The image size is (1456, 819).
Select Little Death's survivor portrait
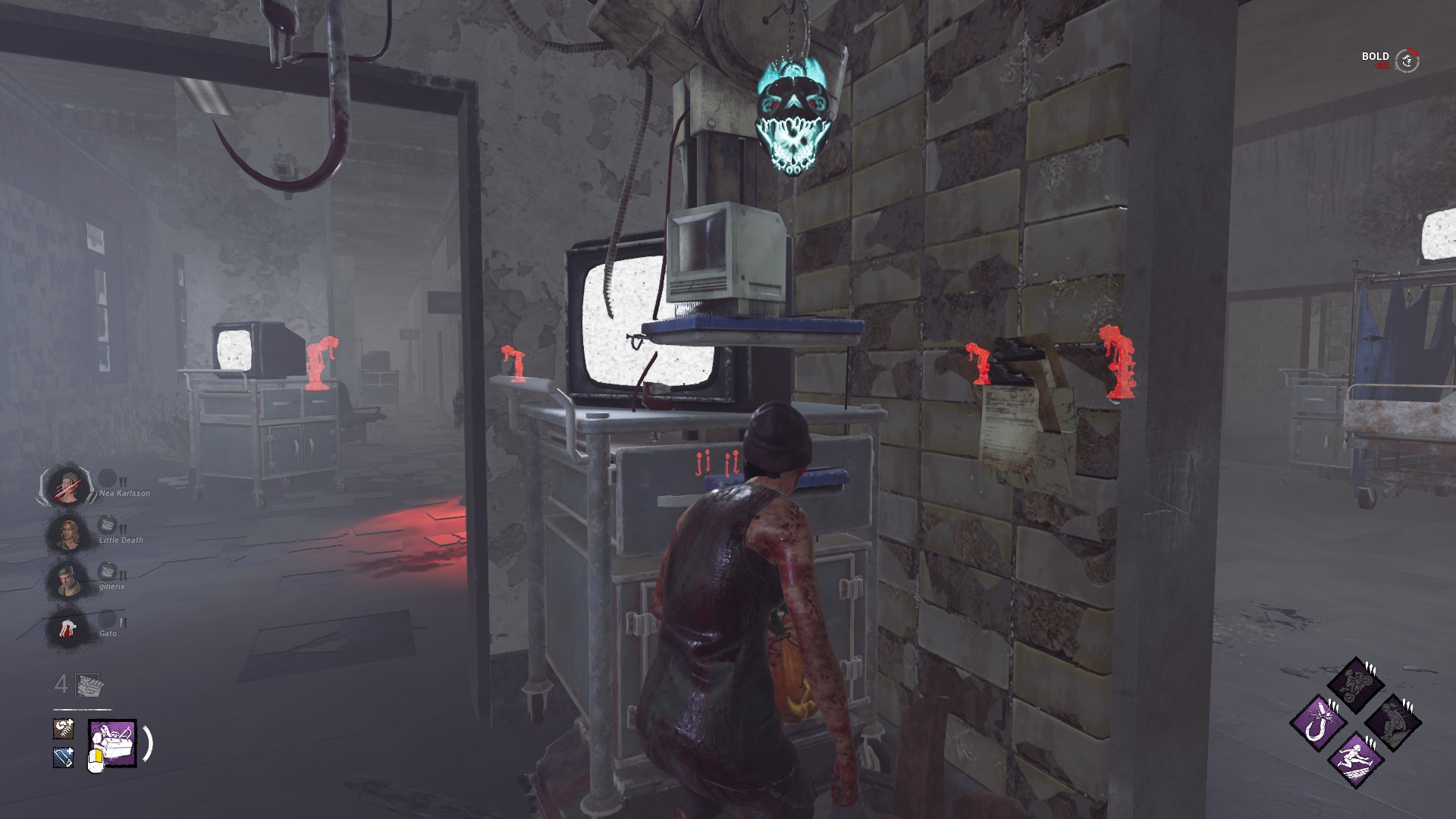pos(67,532)
